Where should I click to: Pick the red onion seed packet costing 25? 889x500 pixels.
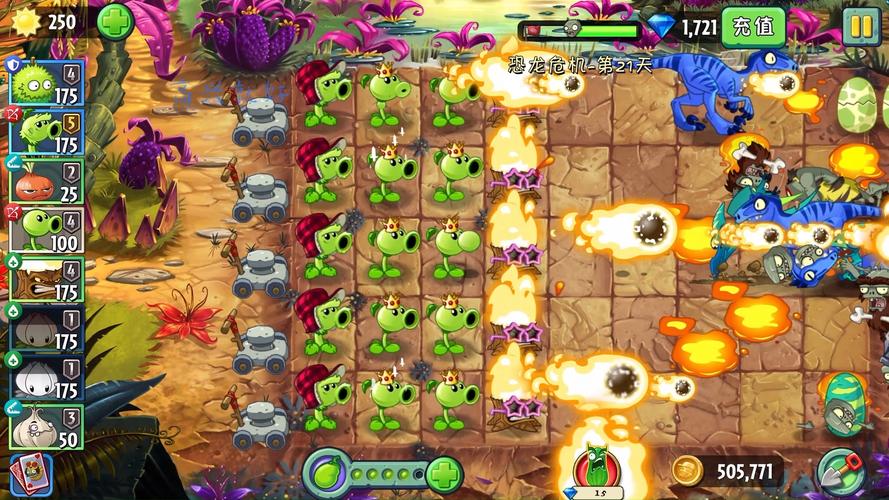[x=45, y=180]
